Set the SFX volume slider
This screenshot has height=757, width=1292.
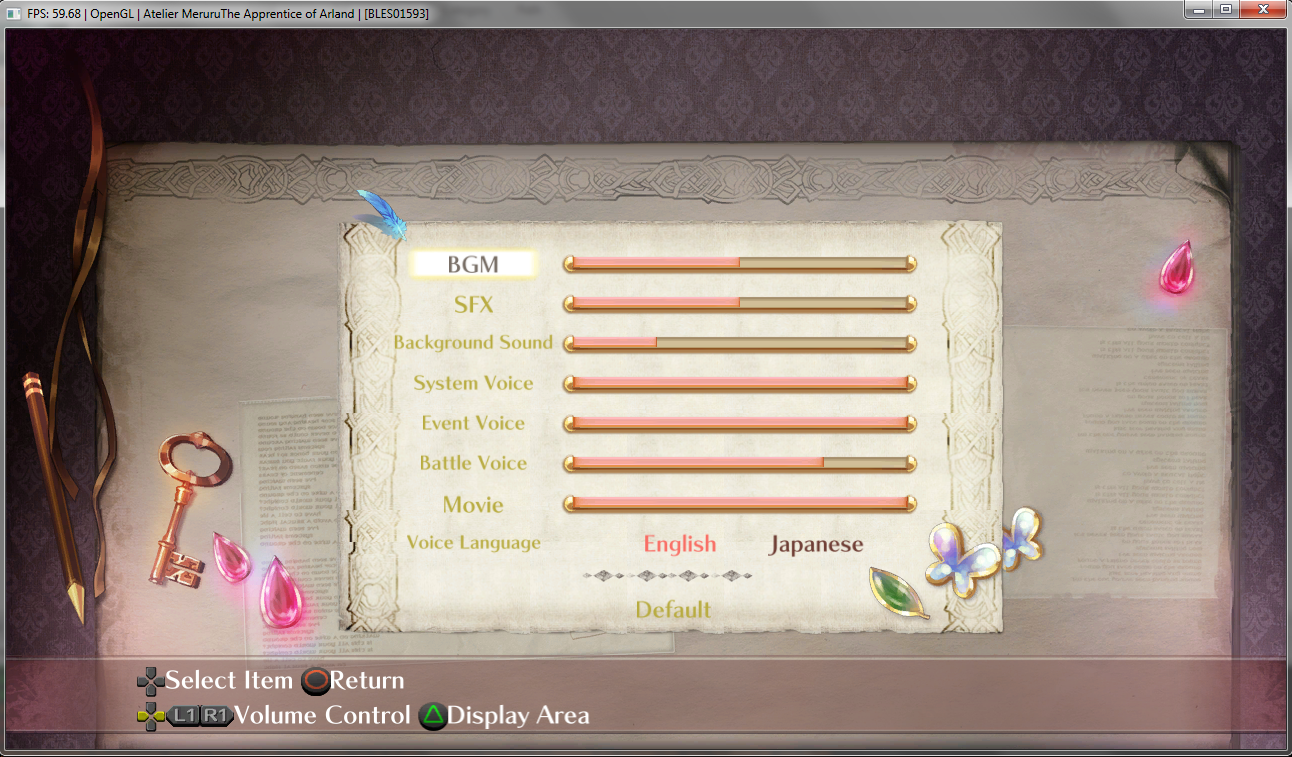point(739,303)
